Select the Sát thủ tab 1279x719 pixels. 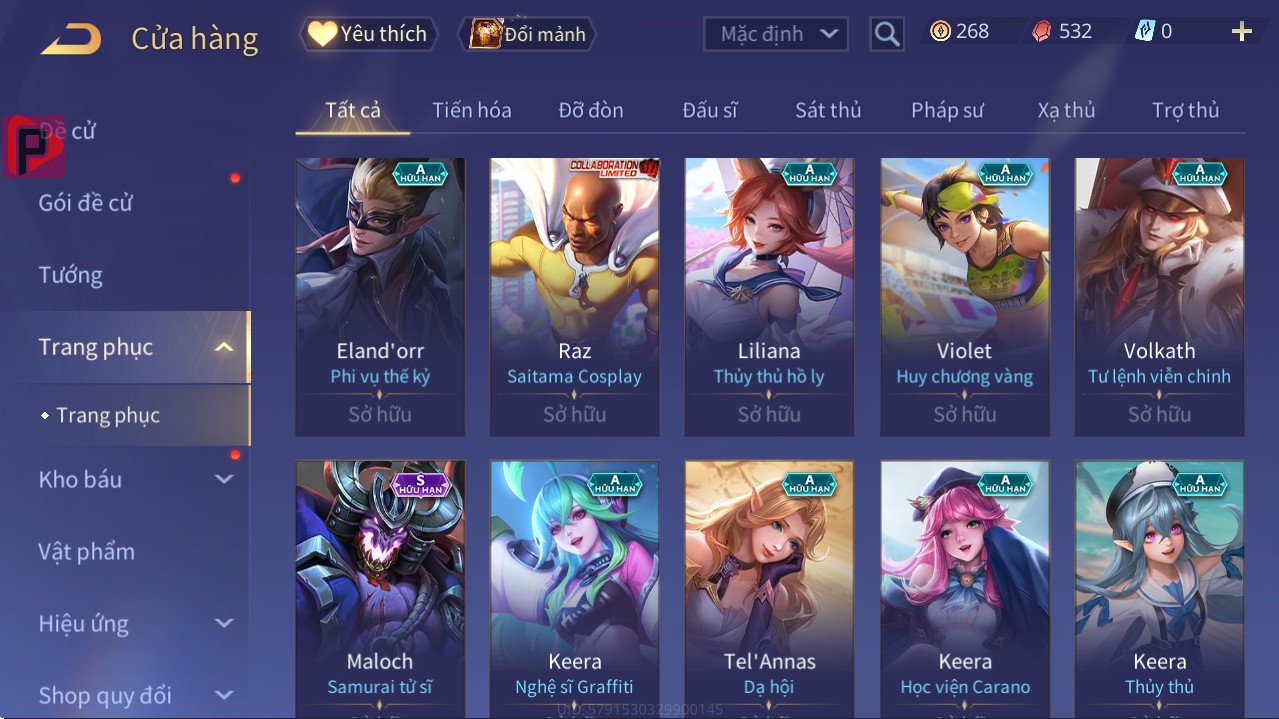coord(827,110)
